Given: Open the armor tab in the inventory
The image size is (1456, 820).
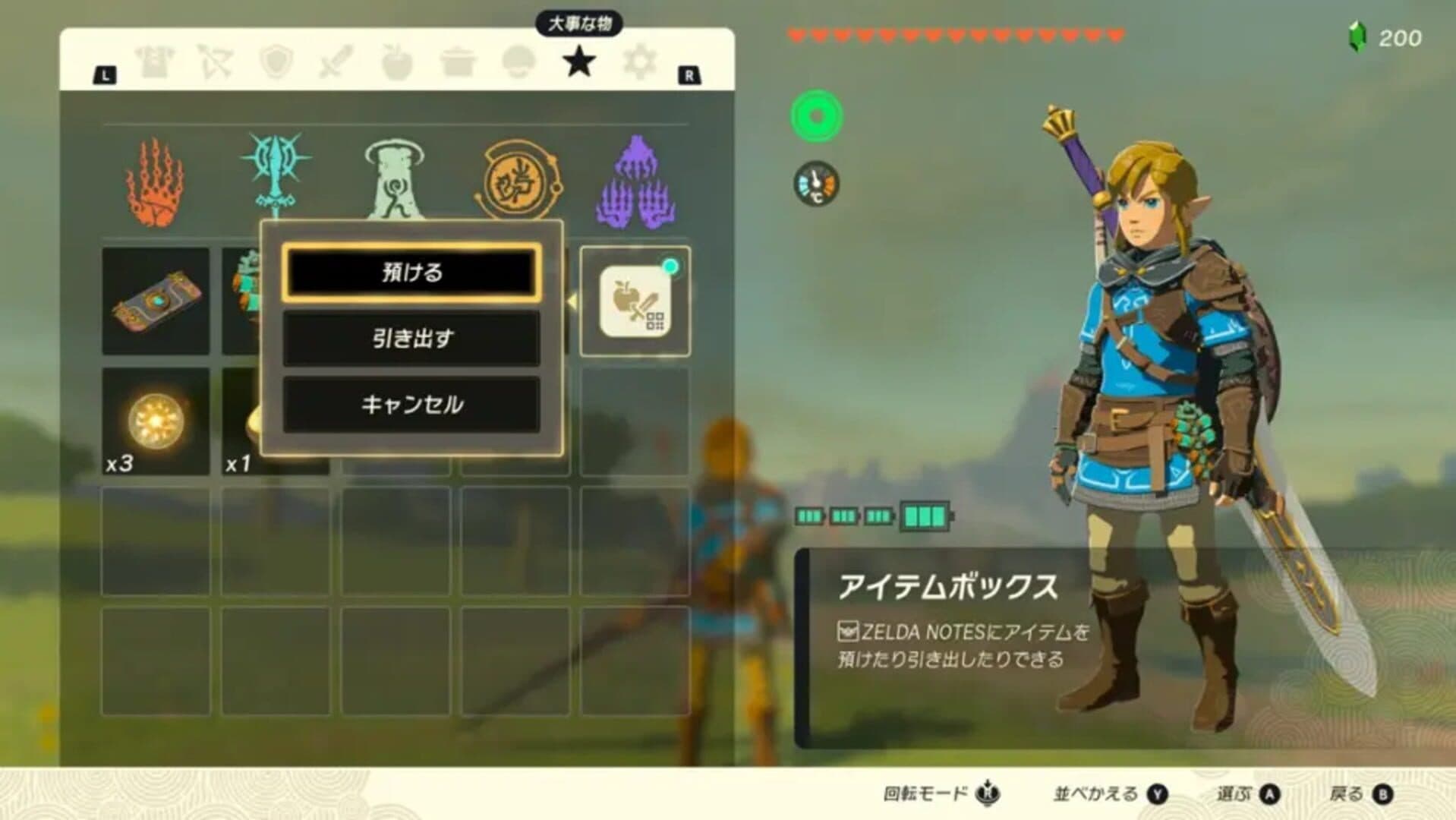Looking at the screenshot, I should [x=156, y=61].
